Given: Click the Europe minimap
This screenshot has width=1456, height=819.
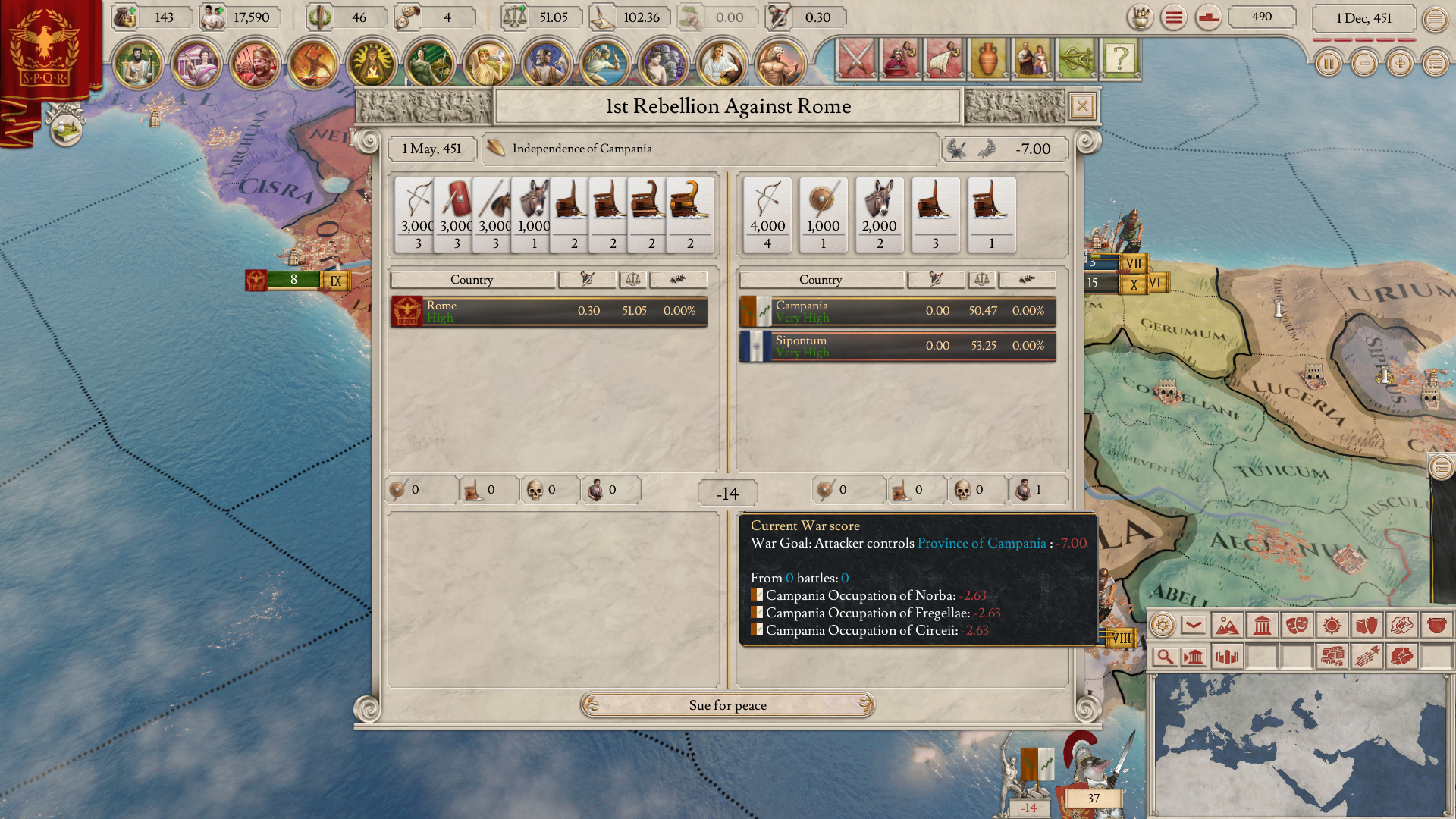Looking at the screenshot, I should [1298, 743].
